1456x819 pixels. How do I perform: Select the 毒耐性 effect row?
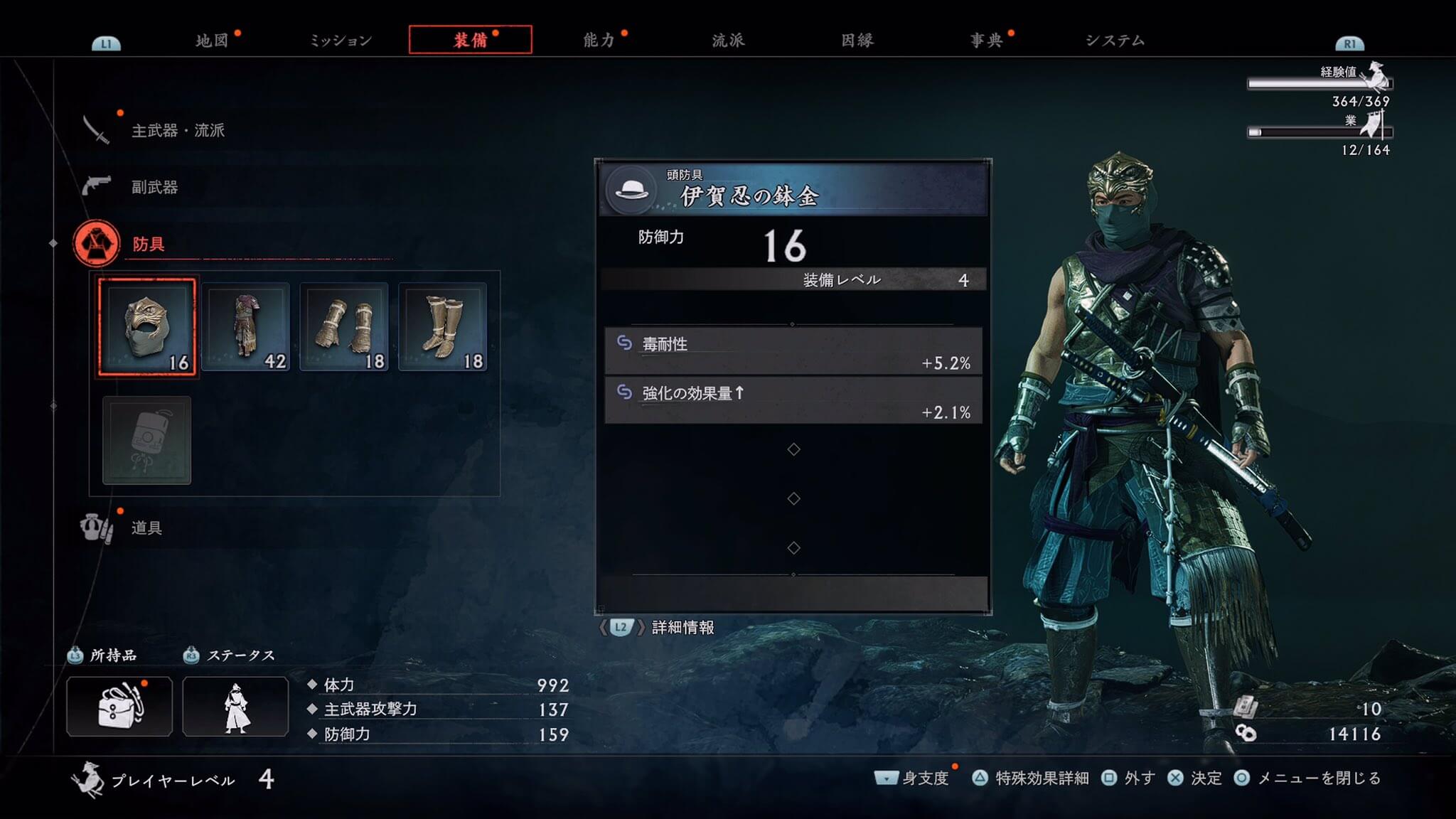tap(793, 352)
